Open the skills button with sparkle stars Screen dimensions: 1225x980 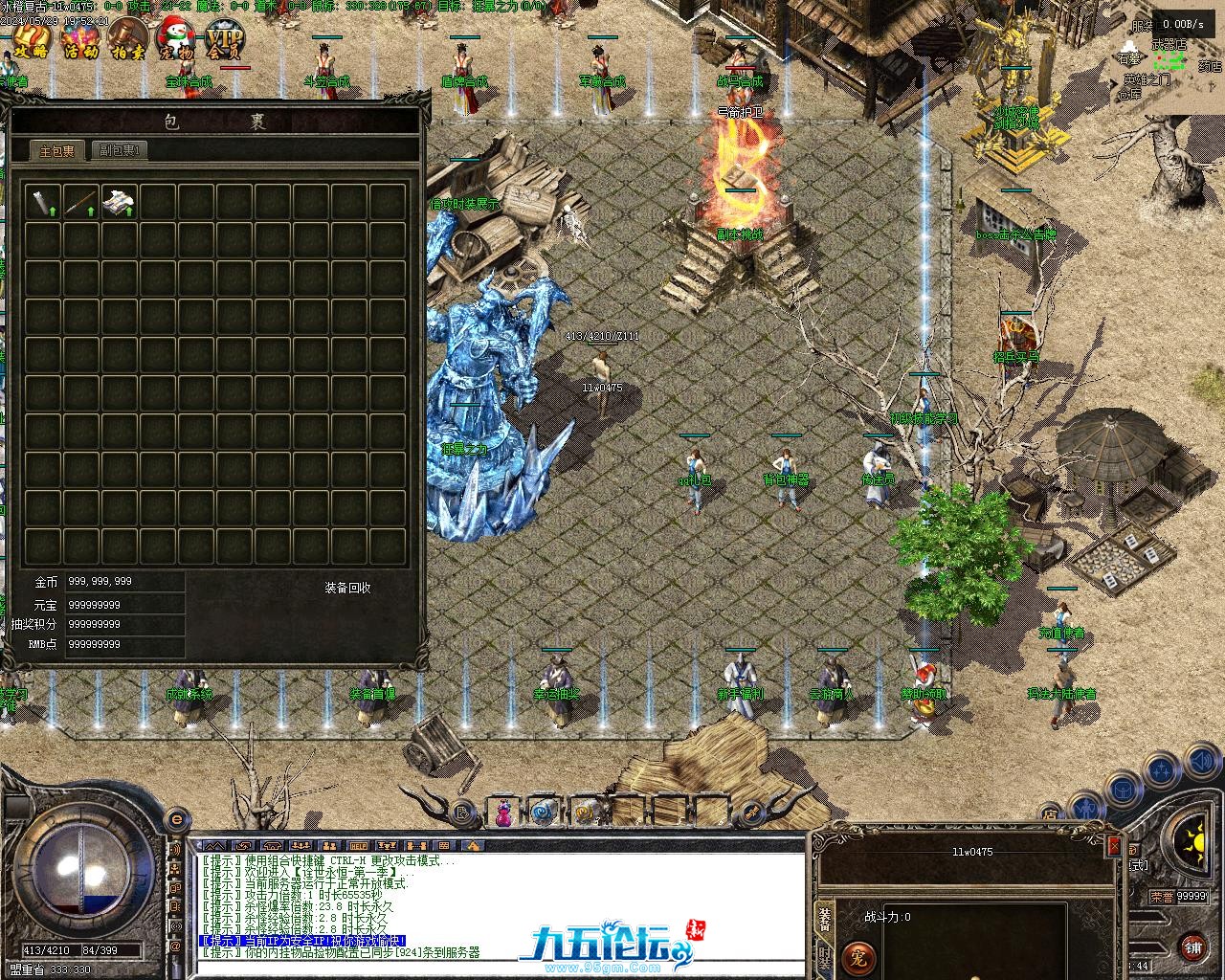coord(1160,769)
